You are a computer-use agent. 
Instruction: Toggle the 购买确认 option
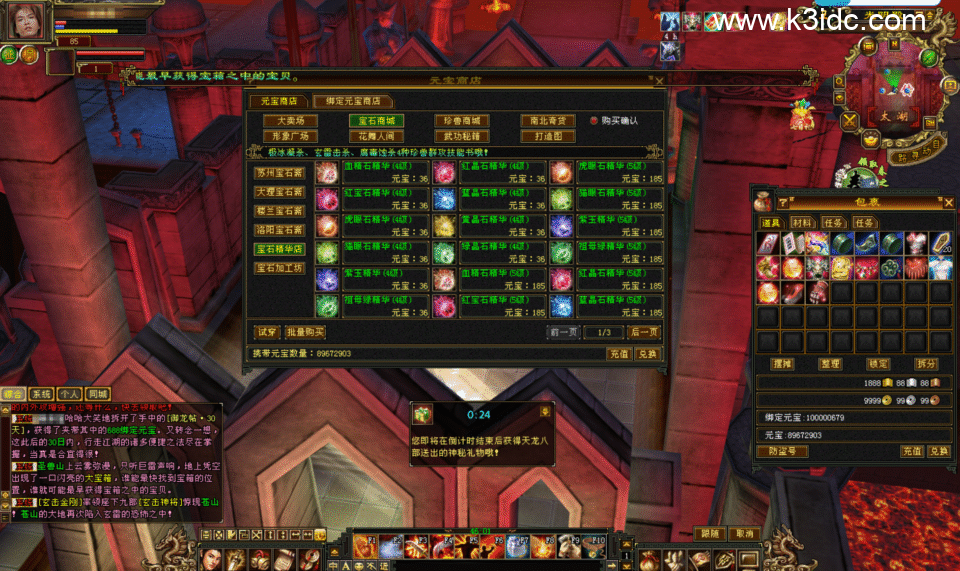click(594, 121)
